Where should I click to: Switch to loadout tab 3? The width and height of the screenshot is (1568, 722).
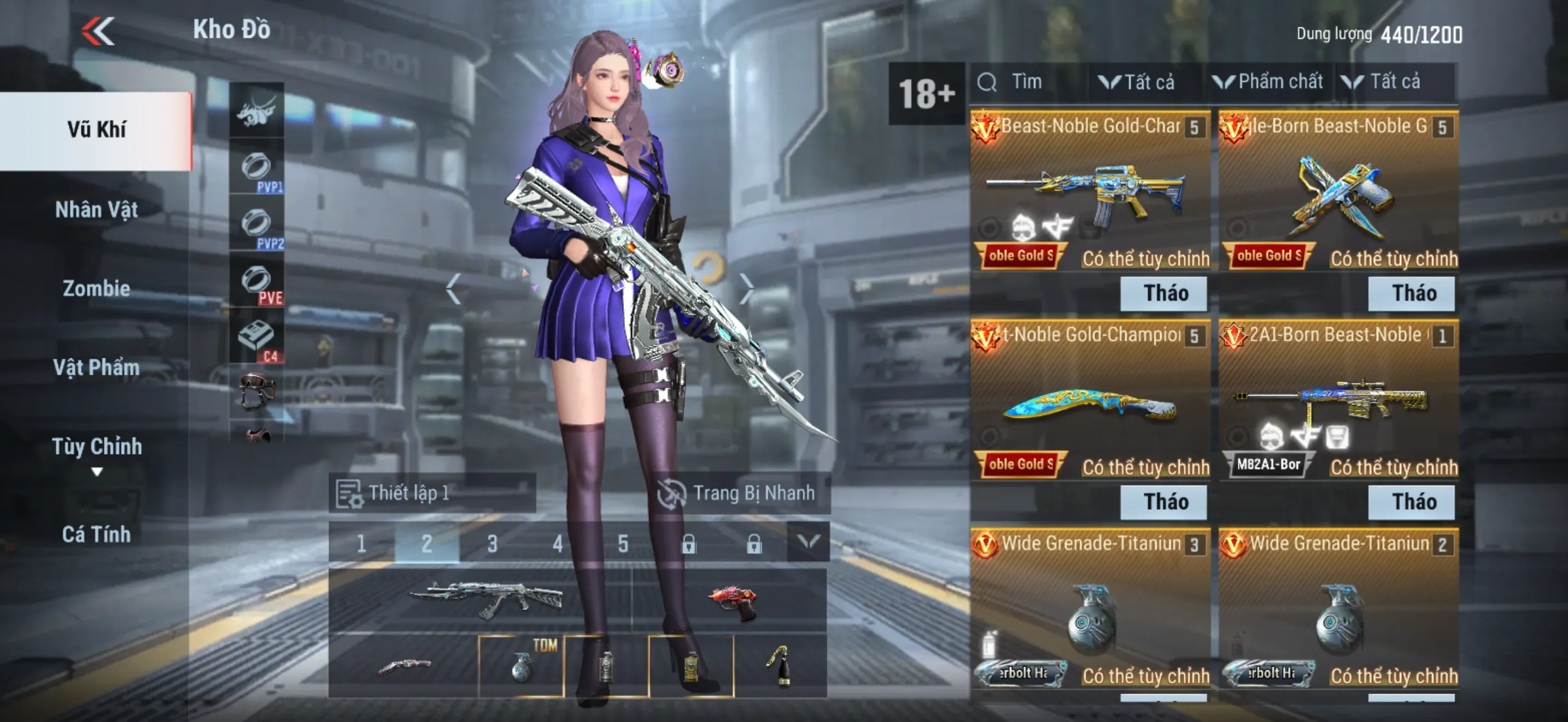pyautogui.click(x=492, y=543)
